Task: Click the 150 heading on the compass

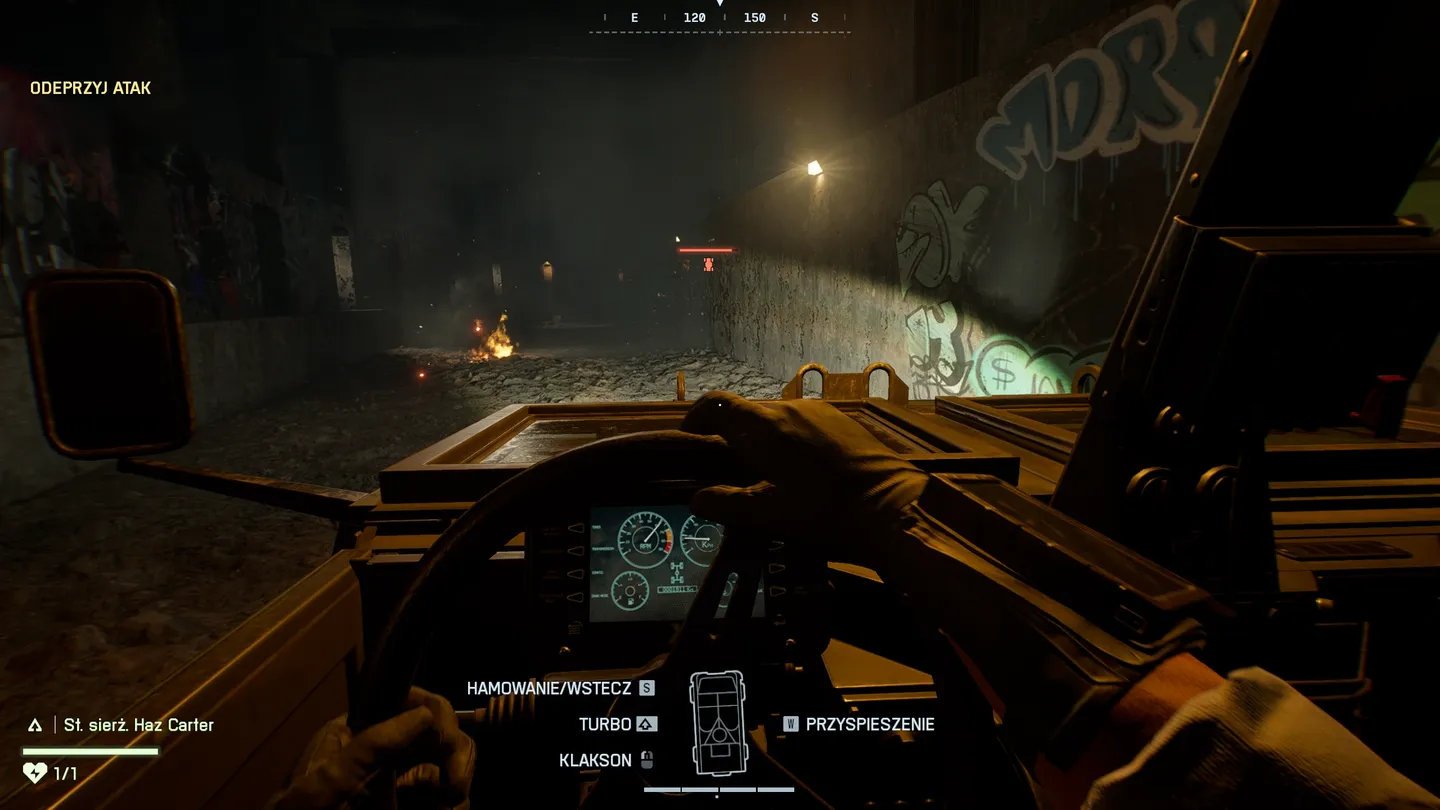Action: pos(755,17)
